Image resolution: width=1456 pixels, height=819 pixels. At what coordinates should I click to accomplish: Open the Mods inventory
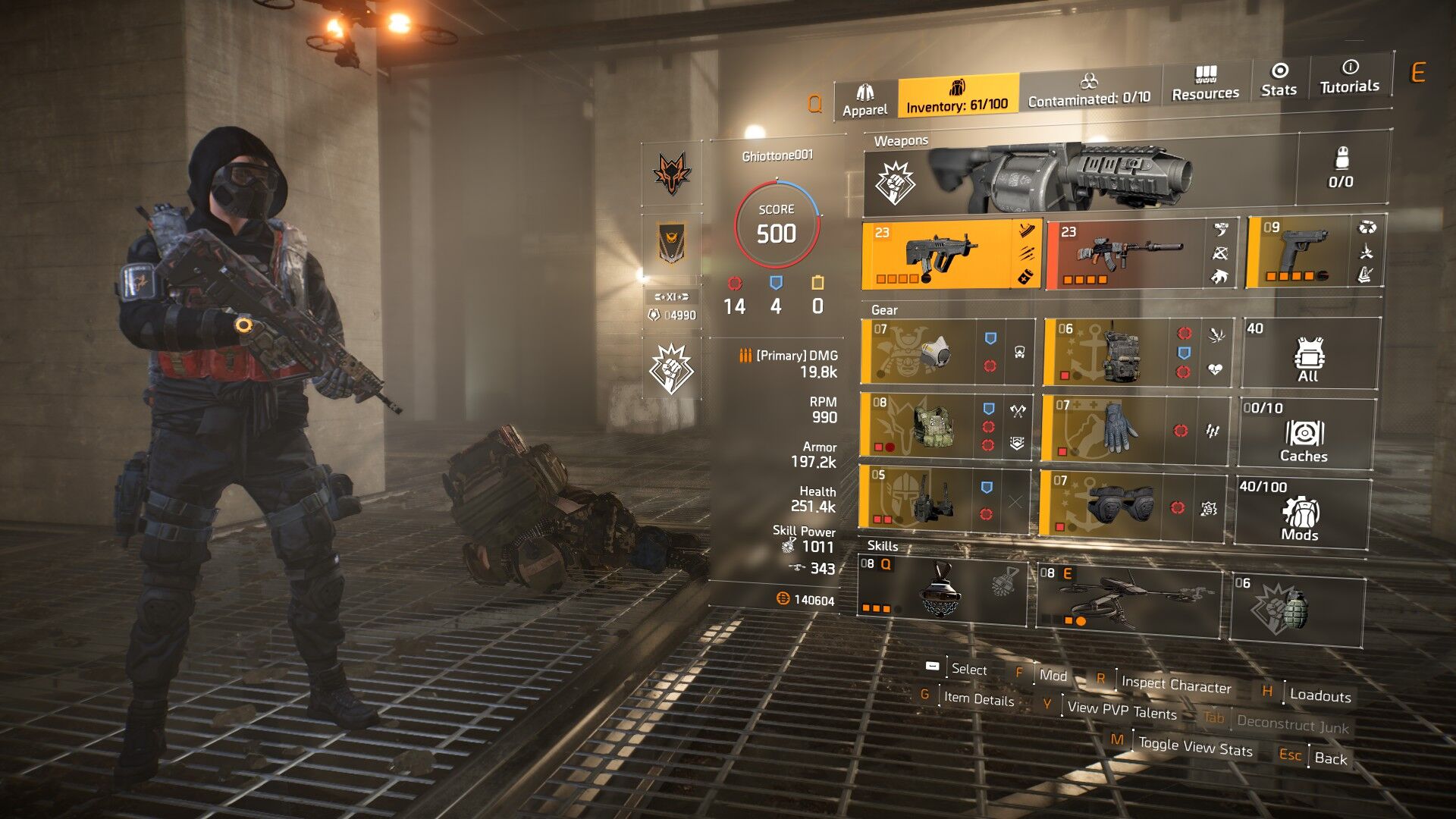[x=1301, y=512]
